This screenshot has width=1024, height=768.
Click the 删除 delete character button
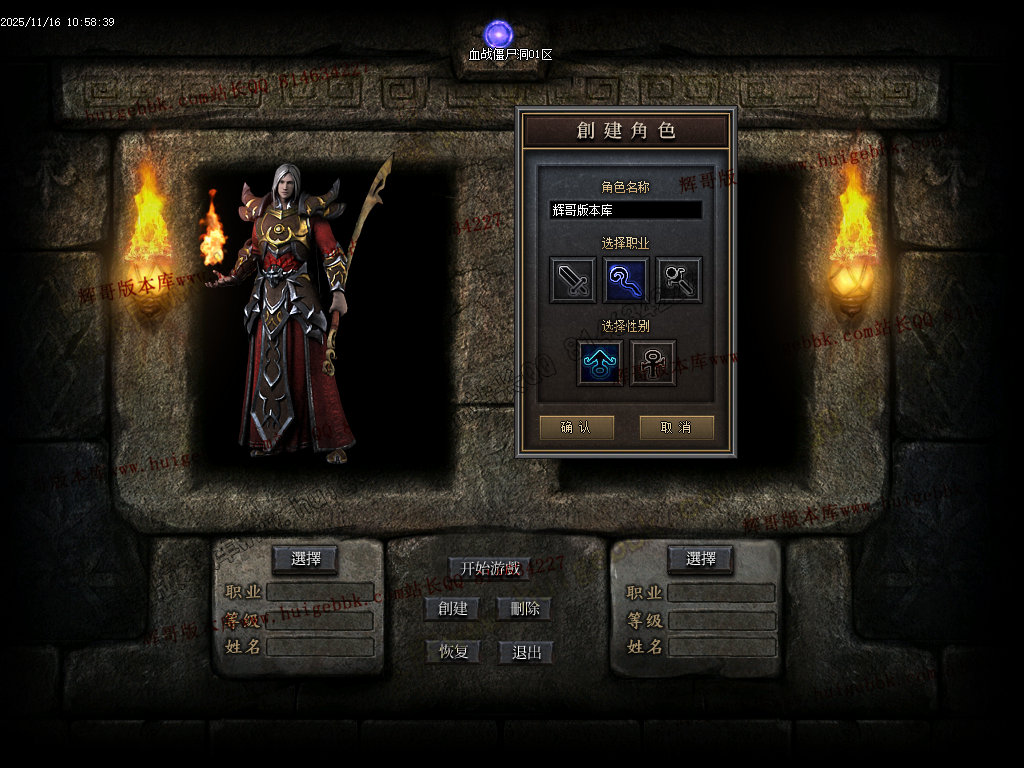pyautogui.click(x=525, y=608)
